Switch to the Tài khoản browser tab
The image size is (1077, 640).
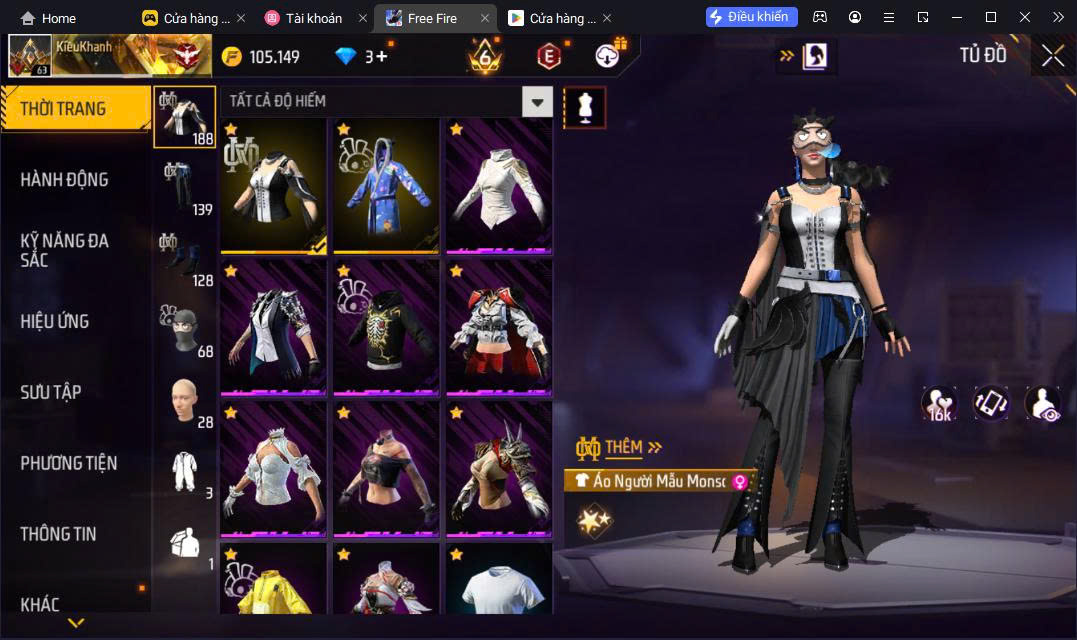coord(313,18)
